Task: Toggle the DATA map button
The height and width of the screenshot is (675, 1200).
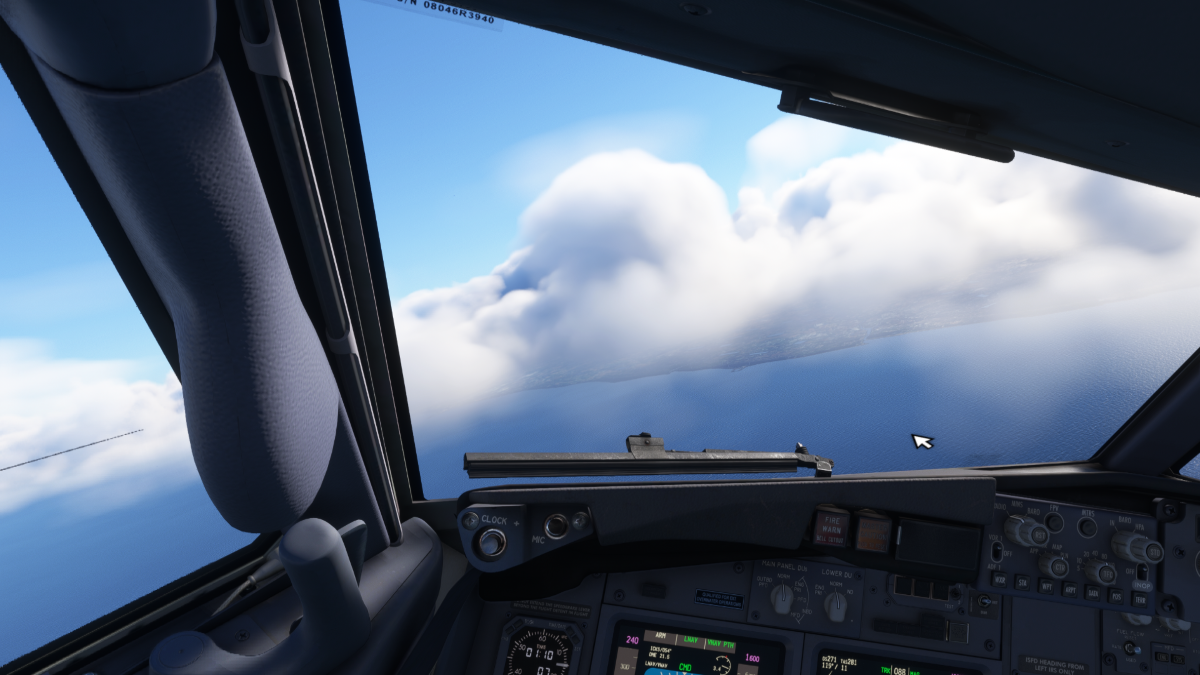Action: (x=1092, y=593)
